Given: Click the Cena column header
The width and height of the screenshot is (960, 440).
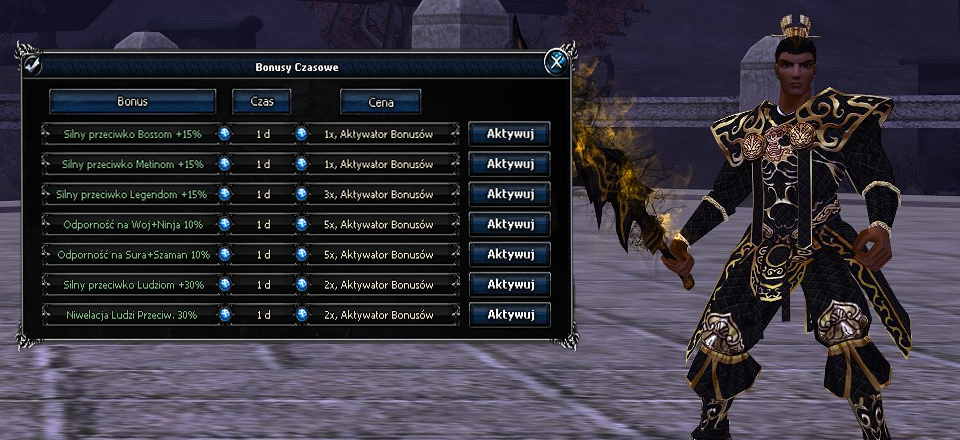Looking at the screenshot, I should coord(380,102).
